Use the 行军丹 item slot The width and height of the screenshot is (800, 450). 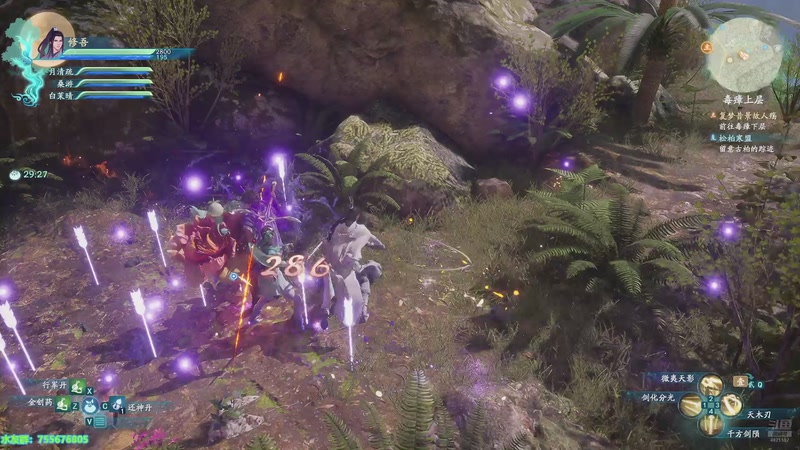click(76, 386)
